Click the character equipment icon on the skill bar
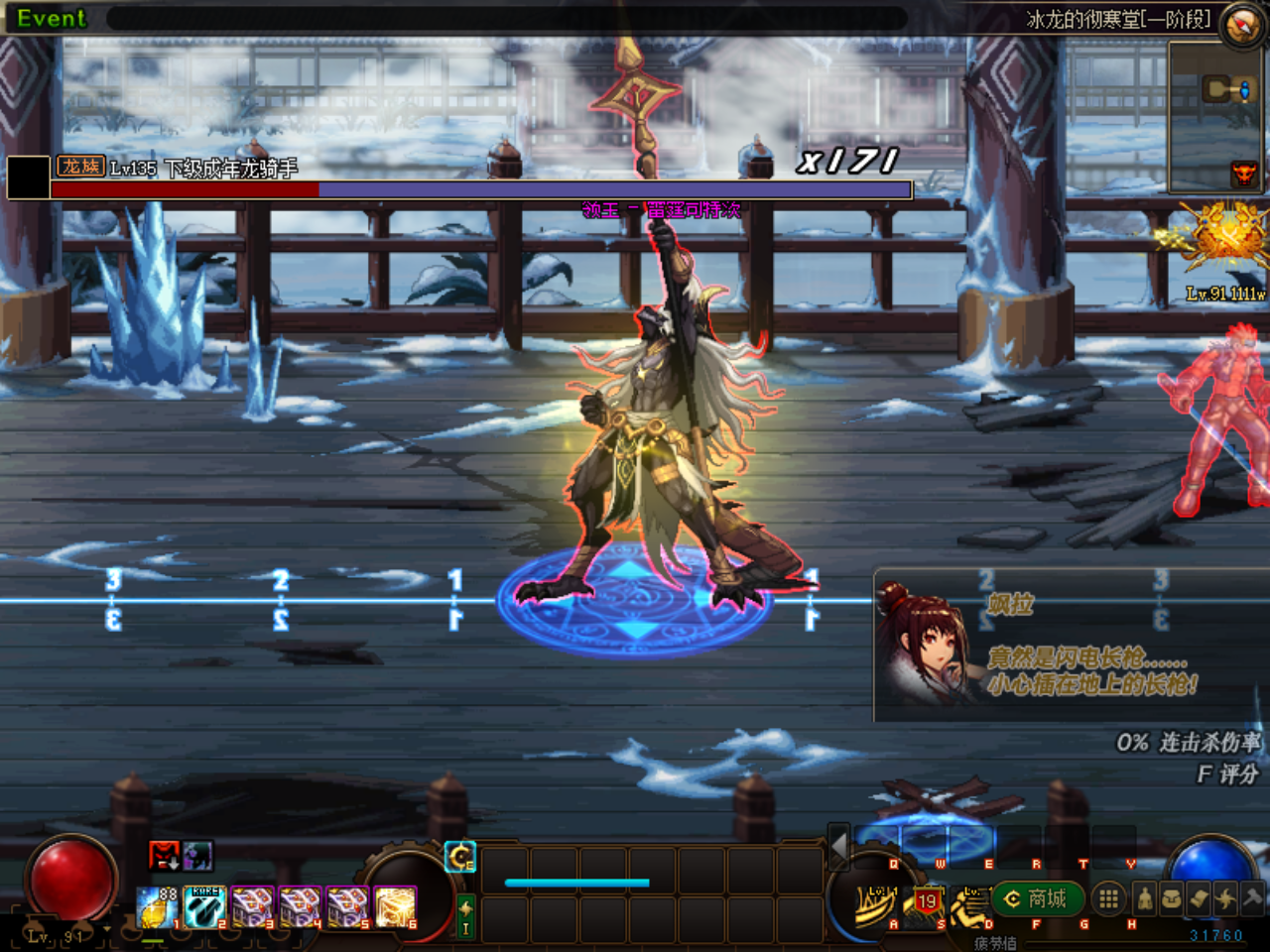Screen dimensions: 1270x952 click(1145, 899)
